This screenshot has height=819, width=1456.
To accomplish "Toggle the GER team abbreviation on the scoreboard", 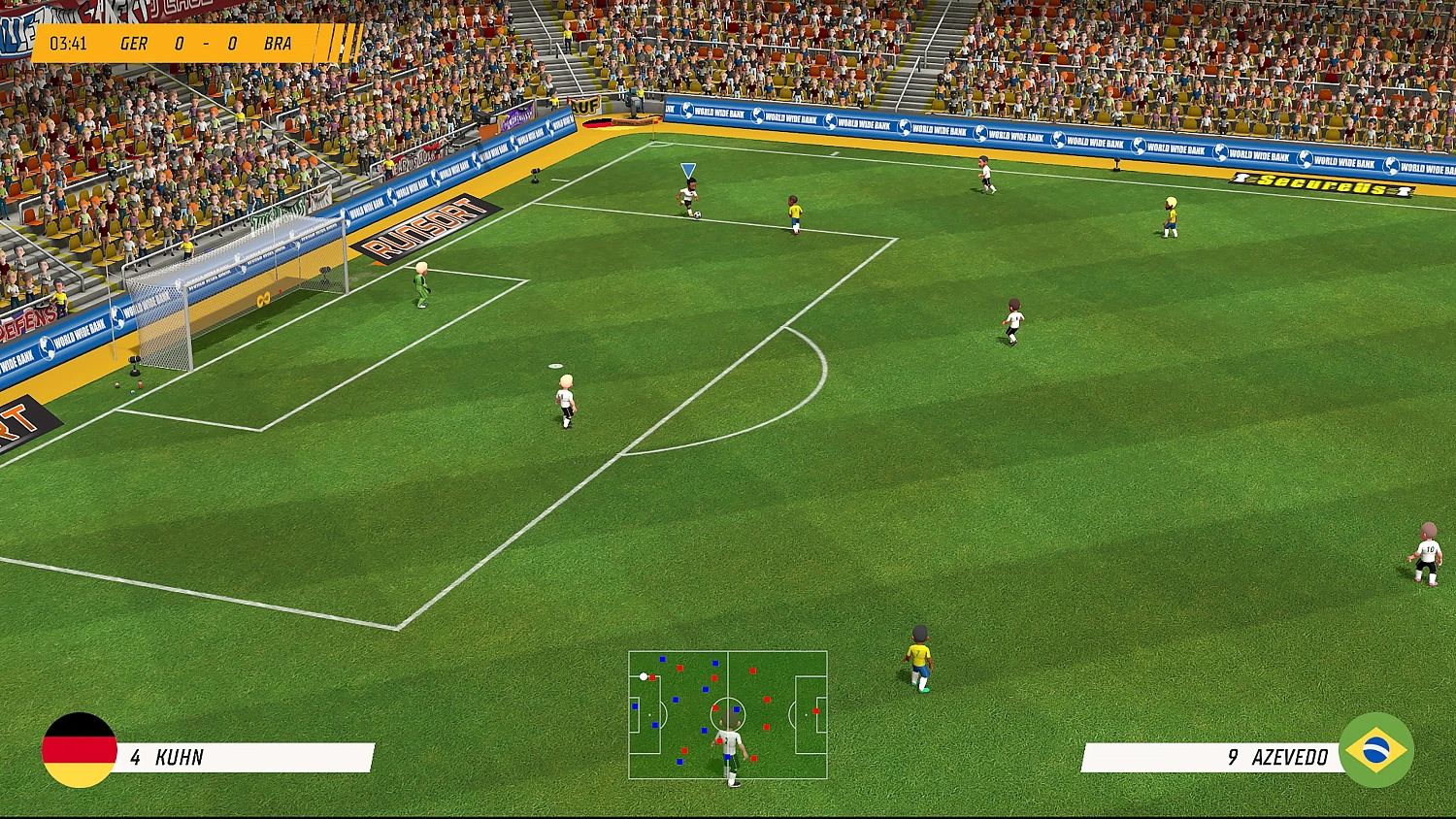I will click(133, 44).
